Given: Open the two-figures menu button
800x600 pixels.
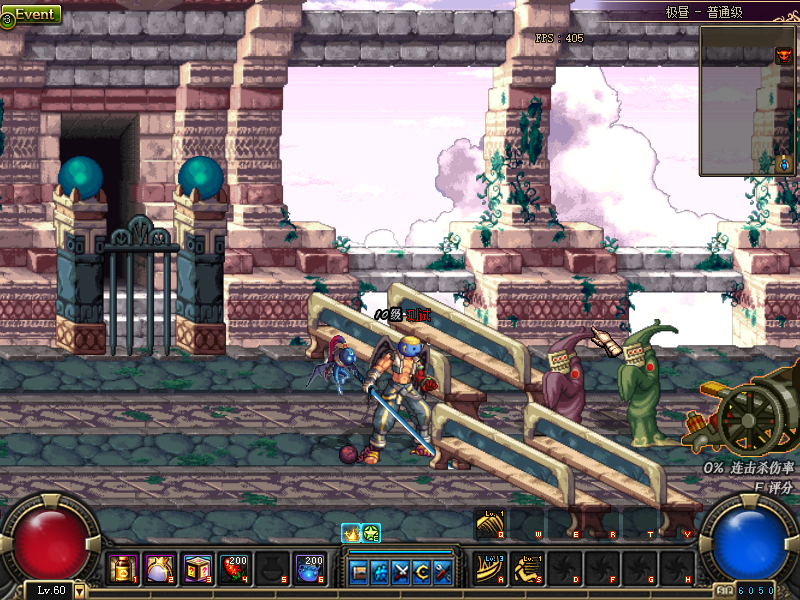Looking at the screenshot, I should pyautogui.click(x=380, y=572).
